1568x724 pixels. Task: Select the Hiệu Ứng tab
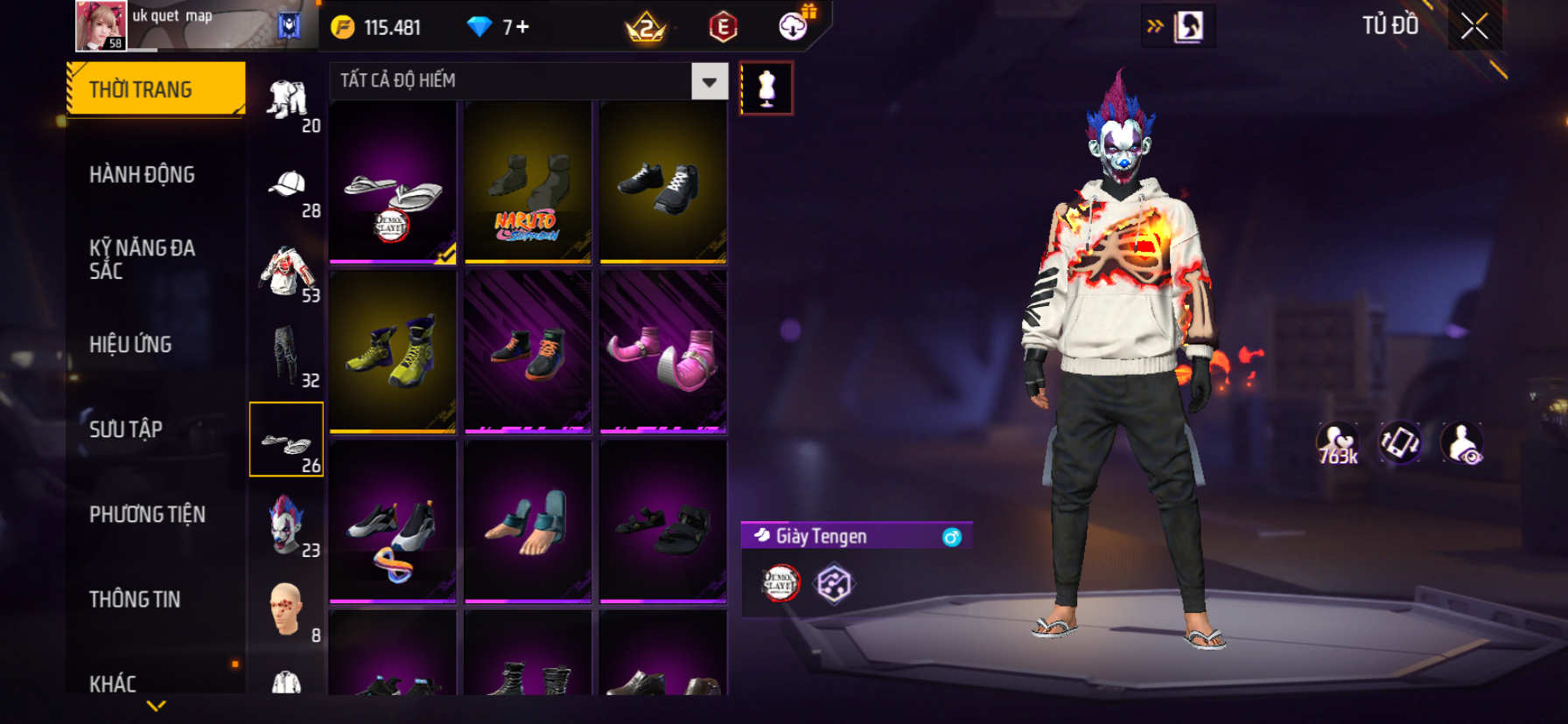click(130, 345)
